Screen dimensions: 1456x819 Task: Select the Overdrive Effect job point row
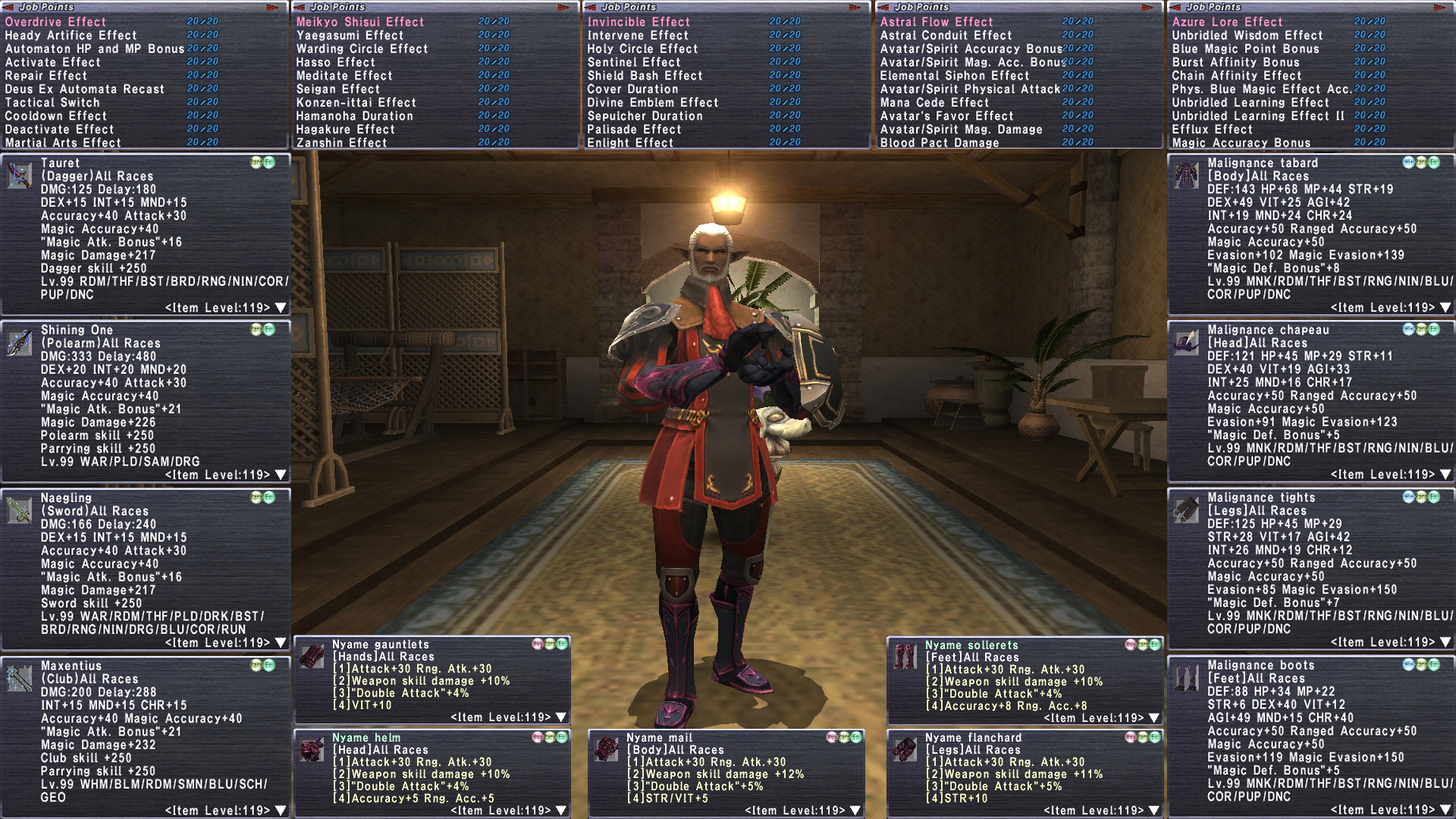coord(56,22)
